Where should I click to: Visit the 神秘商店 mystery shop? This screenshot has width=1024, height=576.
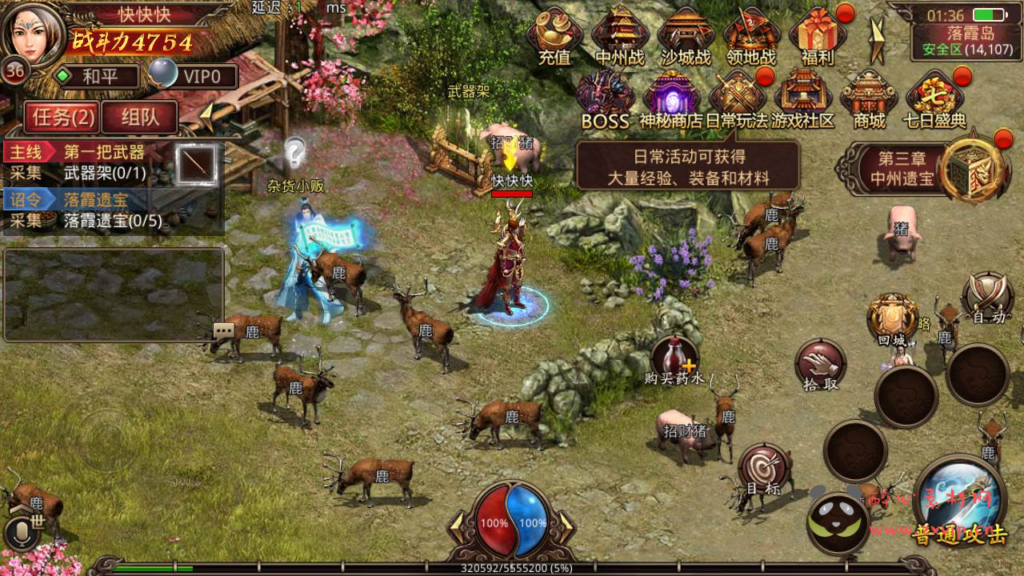coord(670,98)
